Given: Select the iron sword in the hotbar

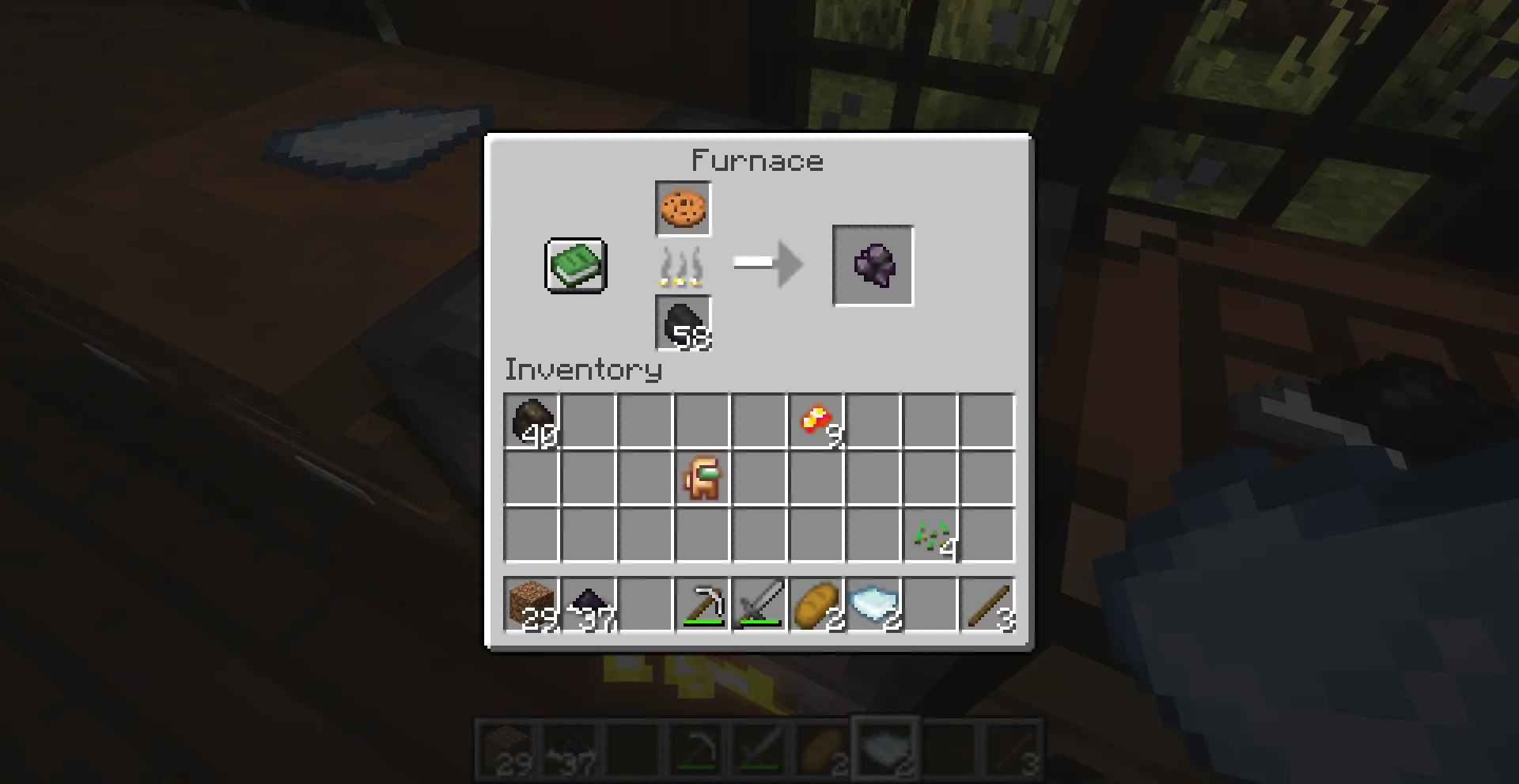Looking at the screenshot, I should [759, 605].
